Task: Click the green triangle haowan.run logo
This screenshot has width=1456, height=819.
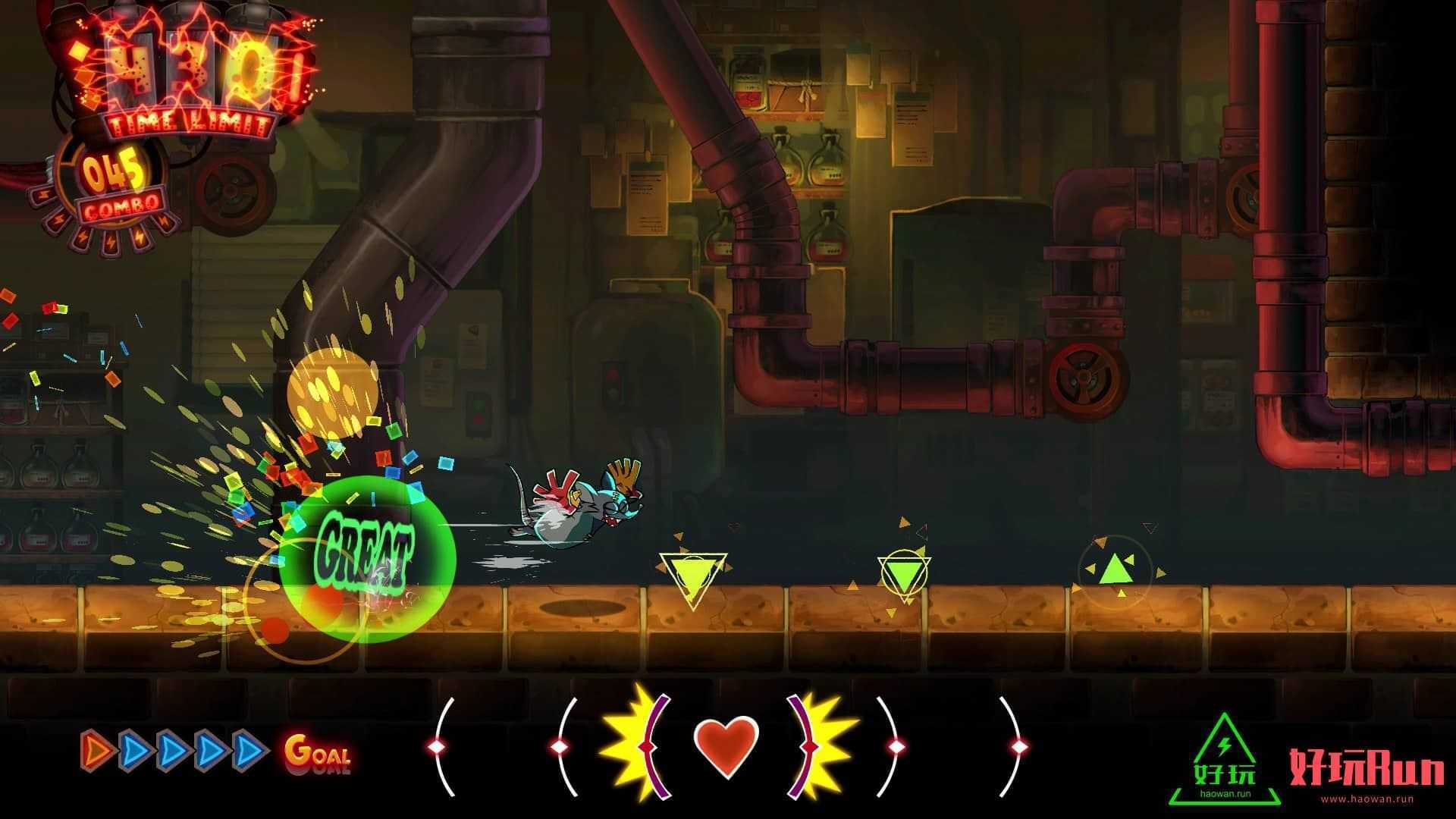Action: pos(1225,761)
